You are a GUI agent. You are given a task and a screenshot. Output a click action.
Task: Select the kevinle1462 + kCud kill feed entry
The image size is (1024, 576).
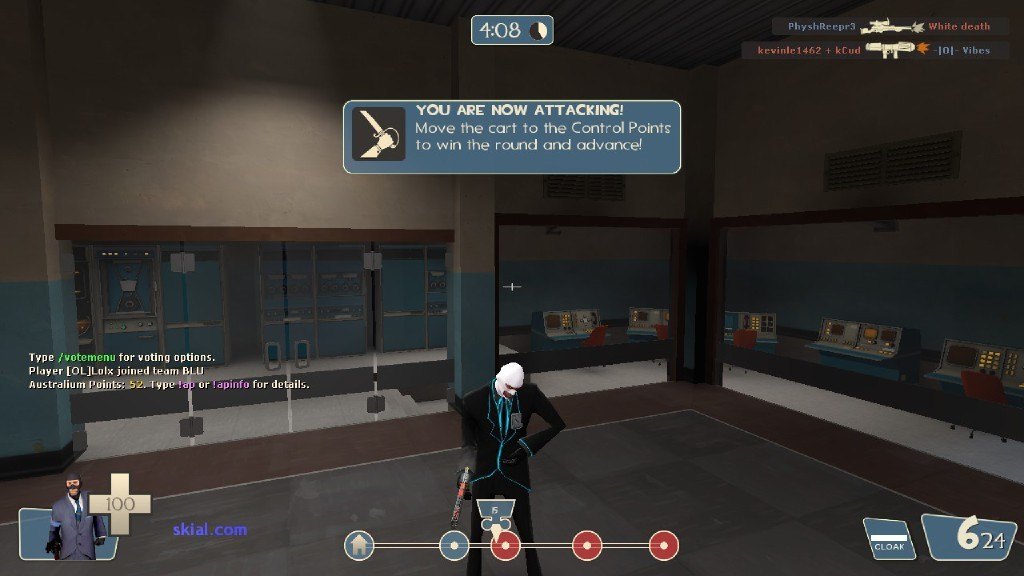866,50
